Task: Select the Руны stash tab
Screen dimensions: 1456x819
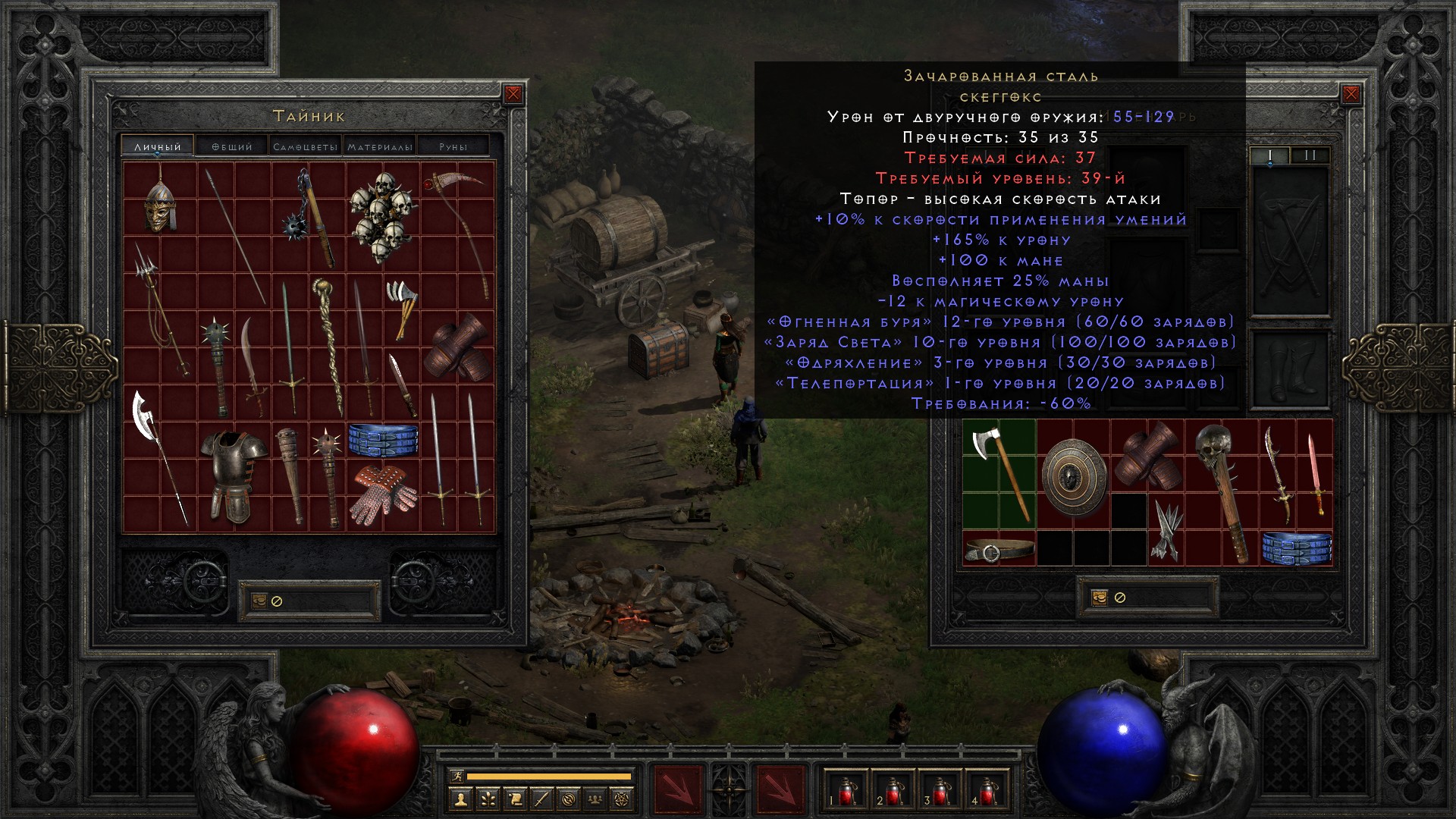Action: tap(453, 146)
